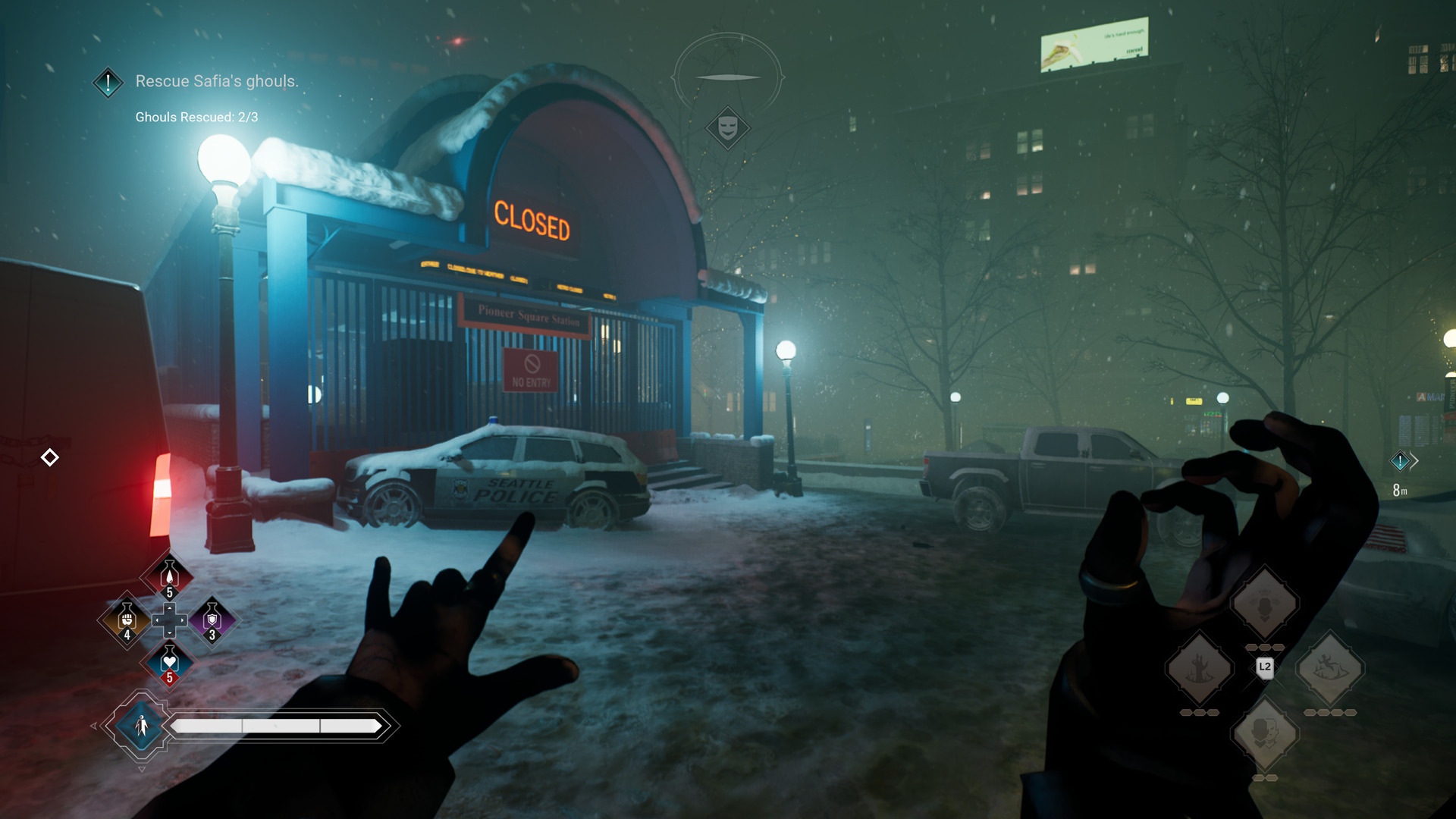This screenshot has height=819, width=1456.
Task: Click the Masquerade mask indicator on compass
Action: click(727, 127)
